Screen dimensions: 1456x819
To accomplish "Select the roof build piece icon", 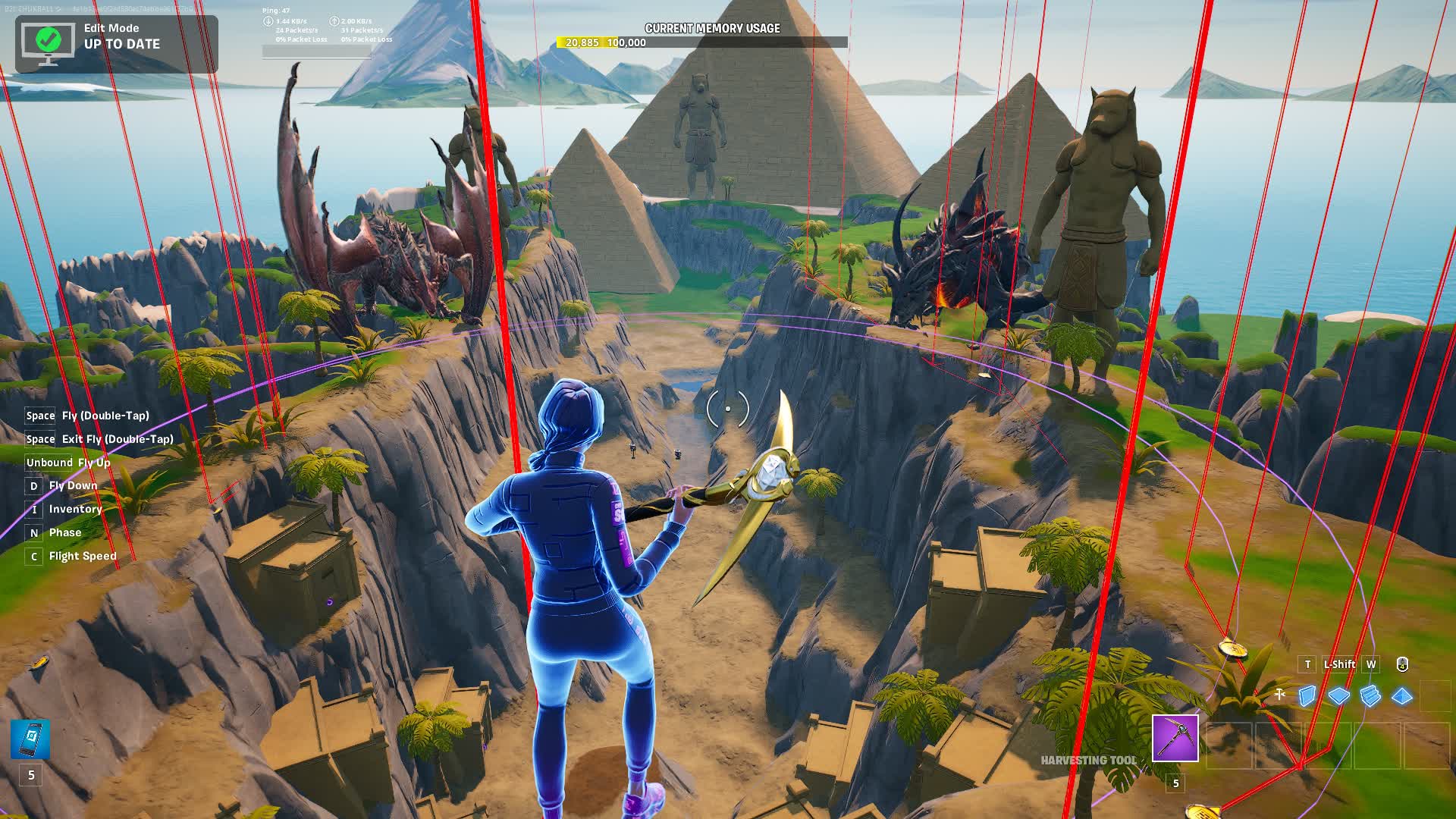I will point(1401,696).
